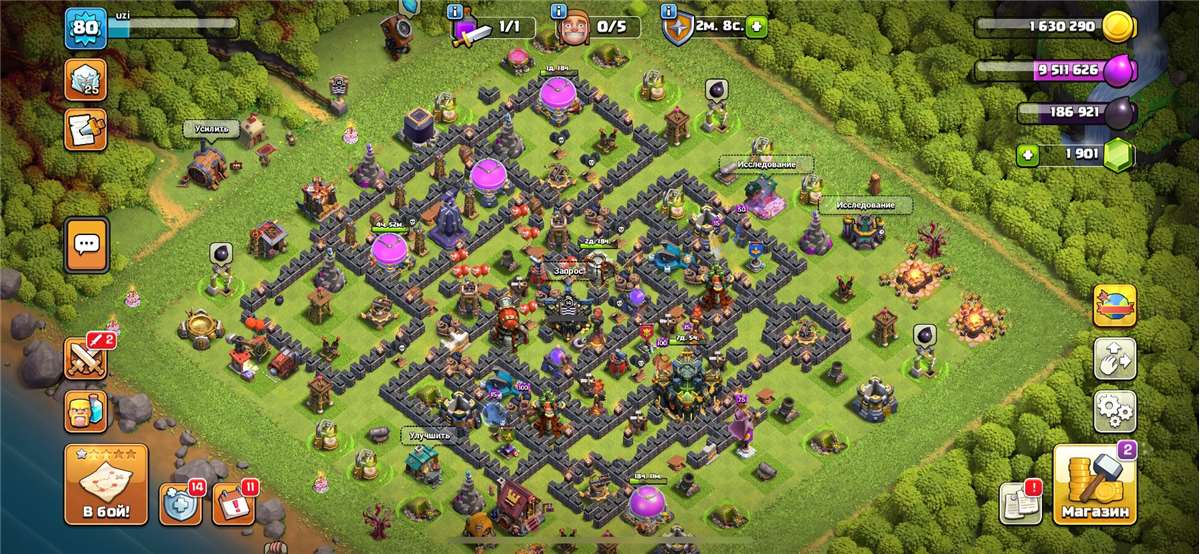Image resolution: width=1200 pixels, height=554 pixels.
Task: Show info for the builder 0/5 counter
Action: (559, 12)
